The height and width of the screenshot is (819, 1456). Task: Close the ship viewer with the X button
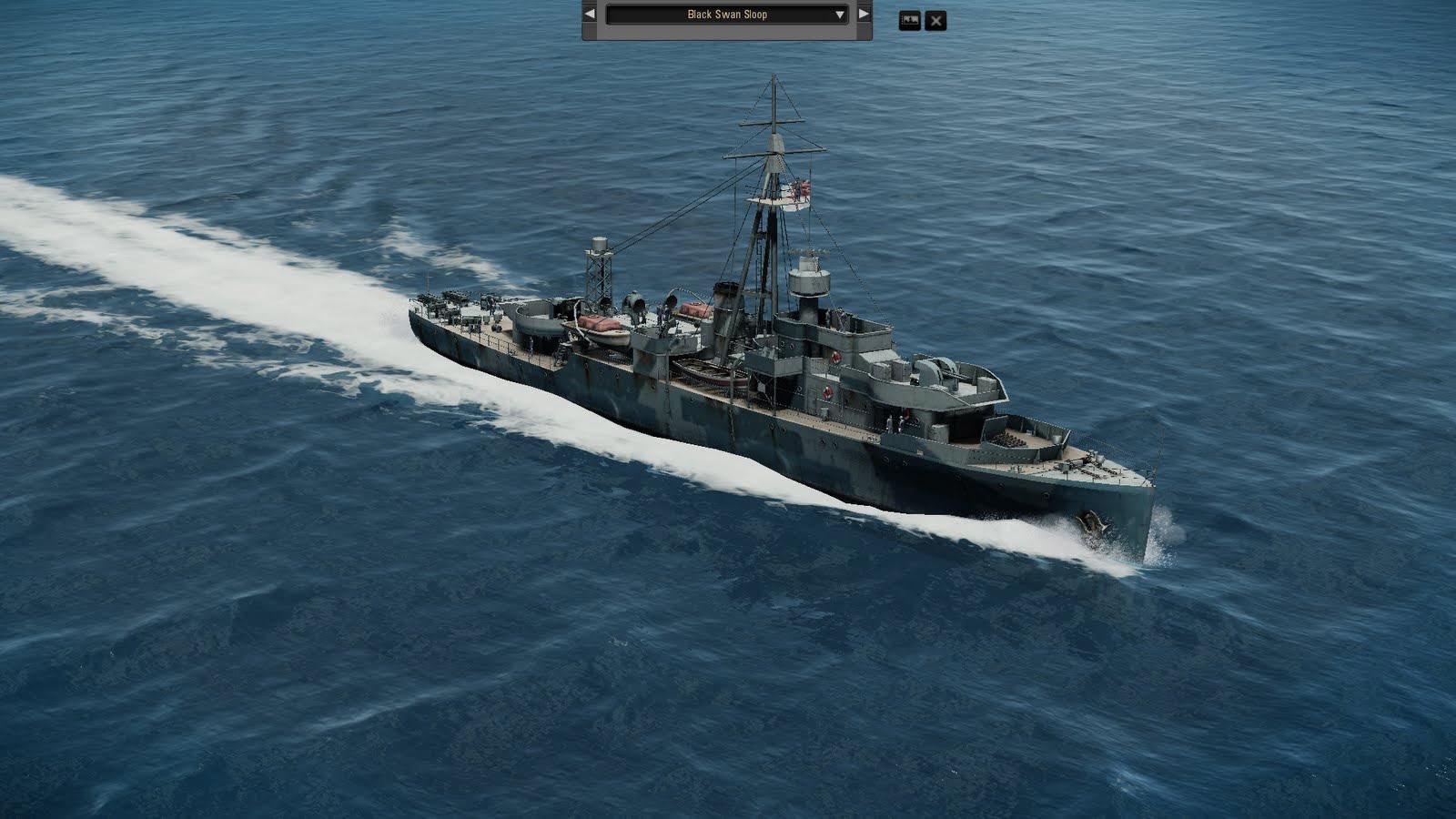935,21
